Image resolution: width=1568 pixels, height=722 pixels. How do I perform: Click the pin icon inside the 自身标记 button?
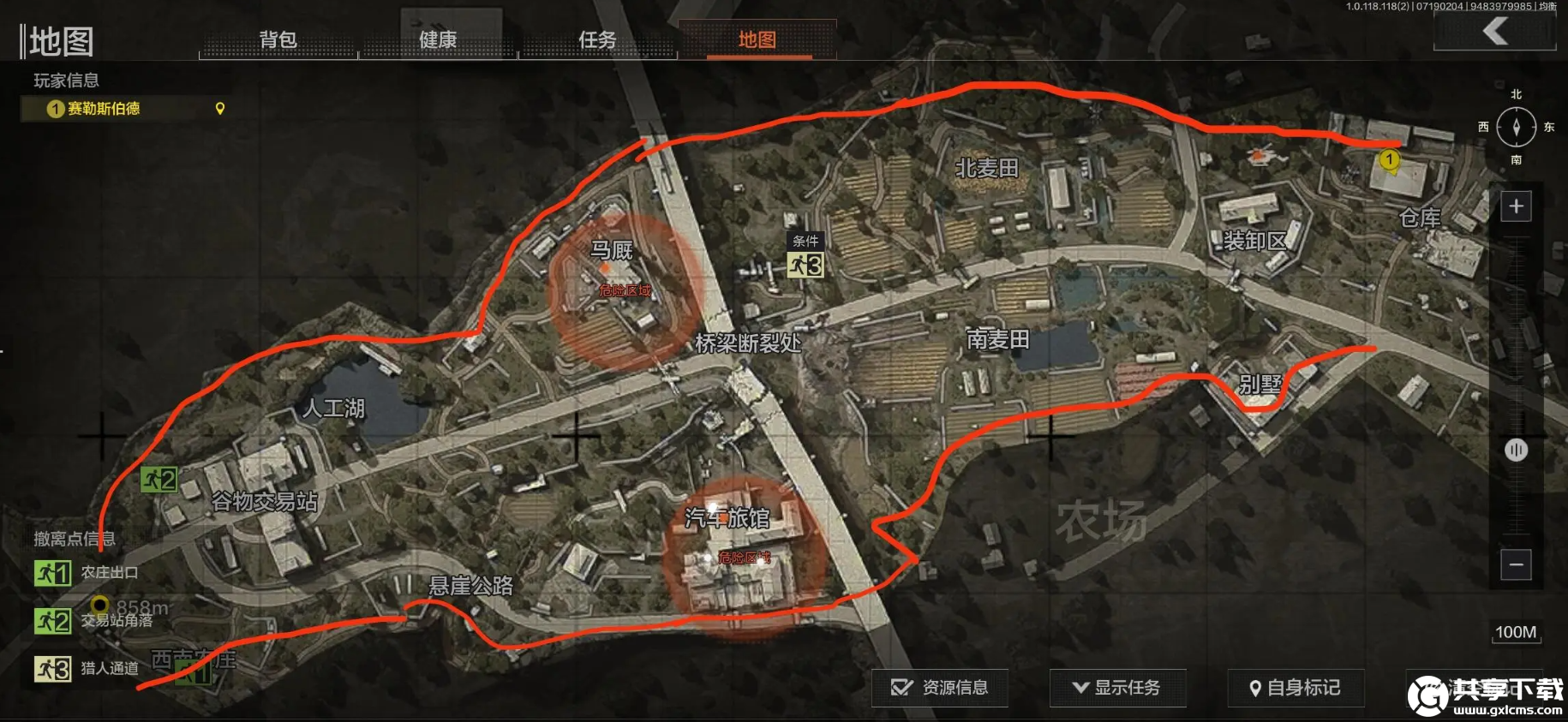point(1255,688)
